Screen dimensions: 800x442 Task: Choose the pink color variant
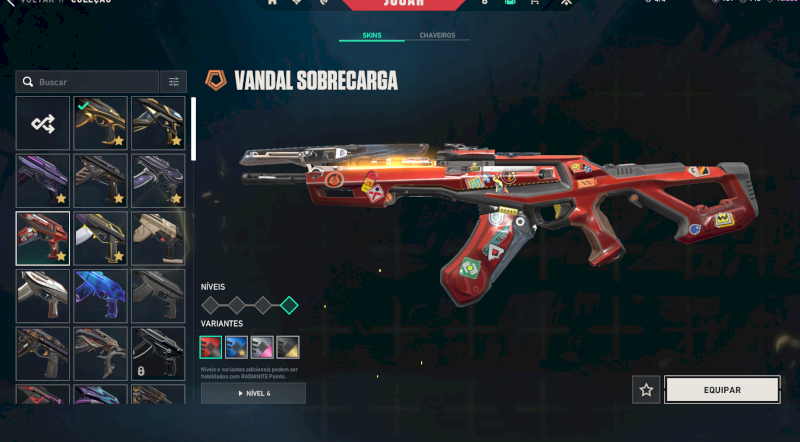262,347
